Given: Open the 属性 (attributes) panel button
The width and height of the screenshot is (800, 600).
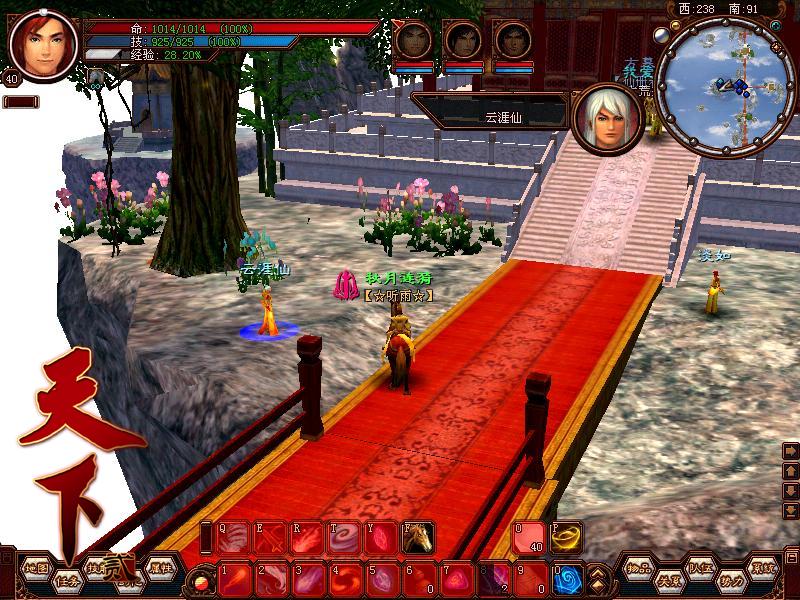Looking at the screenshot, I should click(x=161, y=566).
